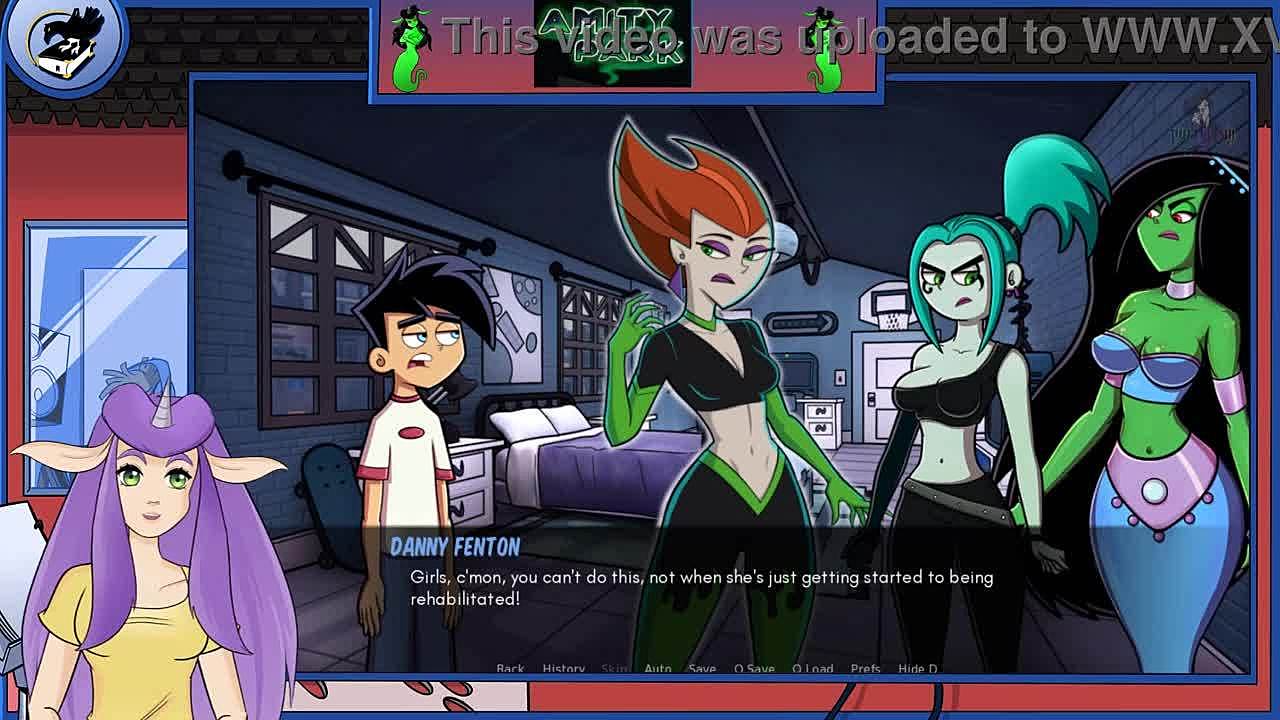
Task: Open the Prefs settings menu
Action: [x=865, y=668]
